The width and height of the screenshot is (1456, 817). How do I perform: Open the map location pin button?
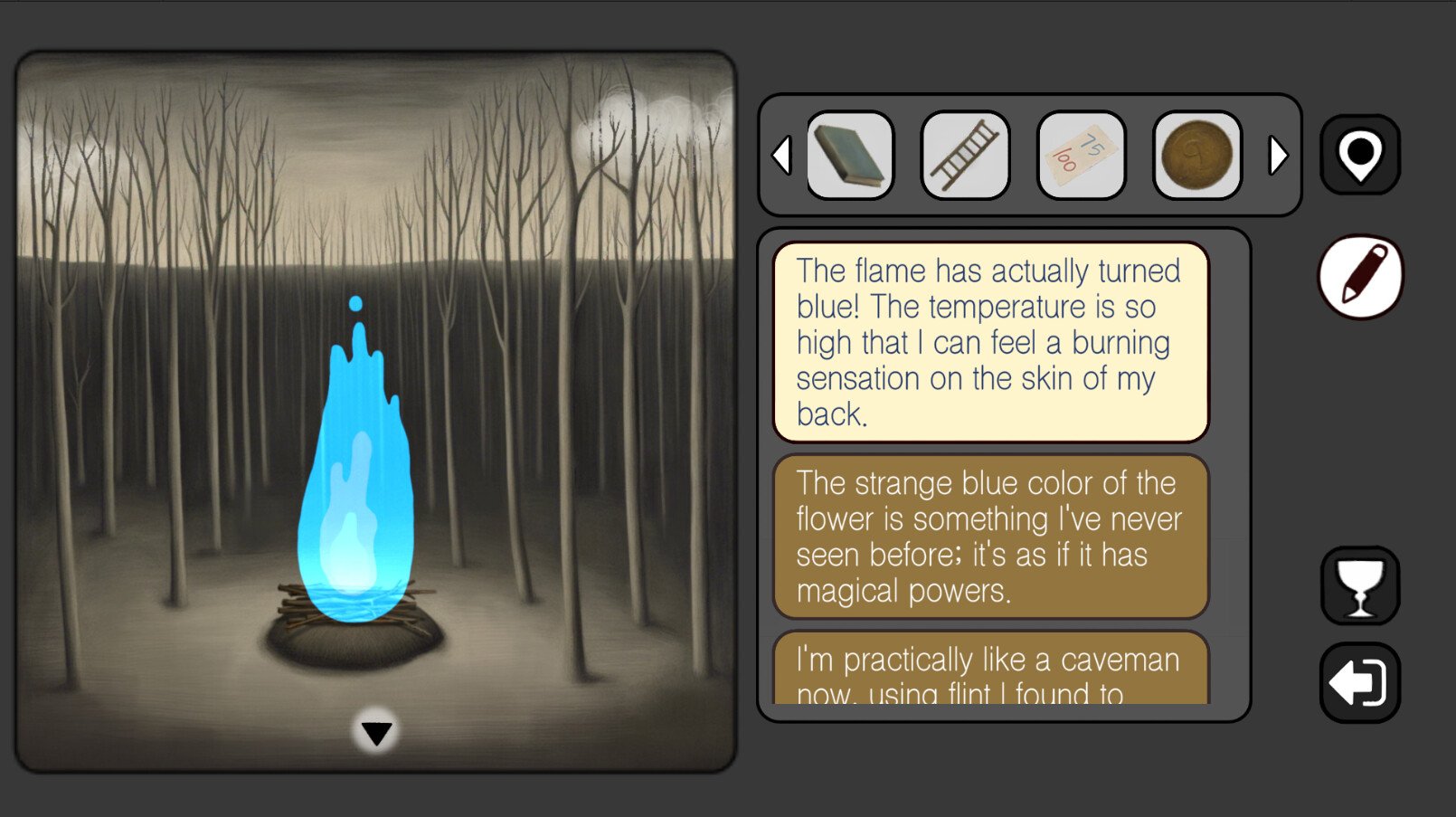point(1360,155)
